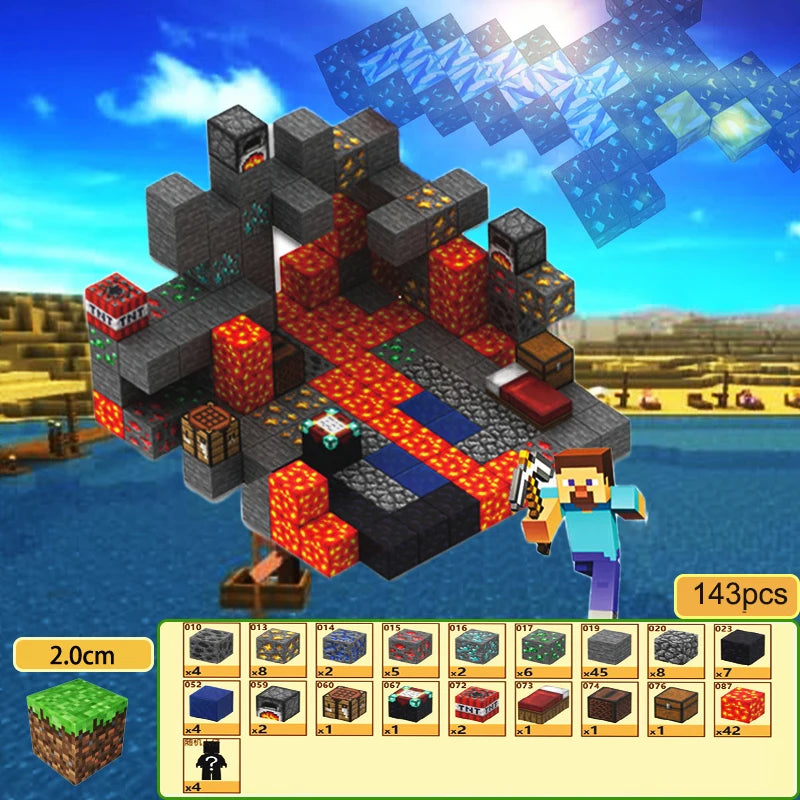Screen dimensions: 800x800
Task: Select the redstone ore block tile
Action: (x=410, y=648)
